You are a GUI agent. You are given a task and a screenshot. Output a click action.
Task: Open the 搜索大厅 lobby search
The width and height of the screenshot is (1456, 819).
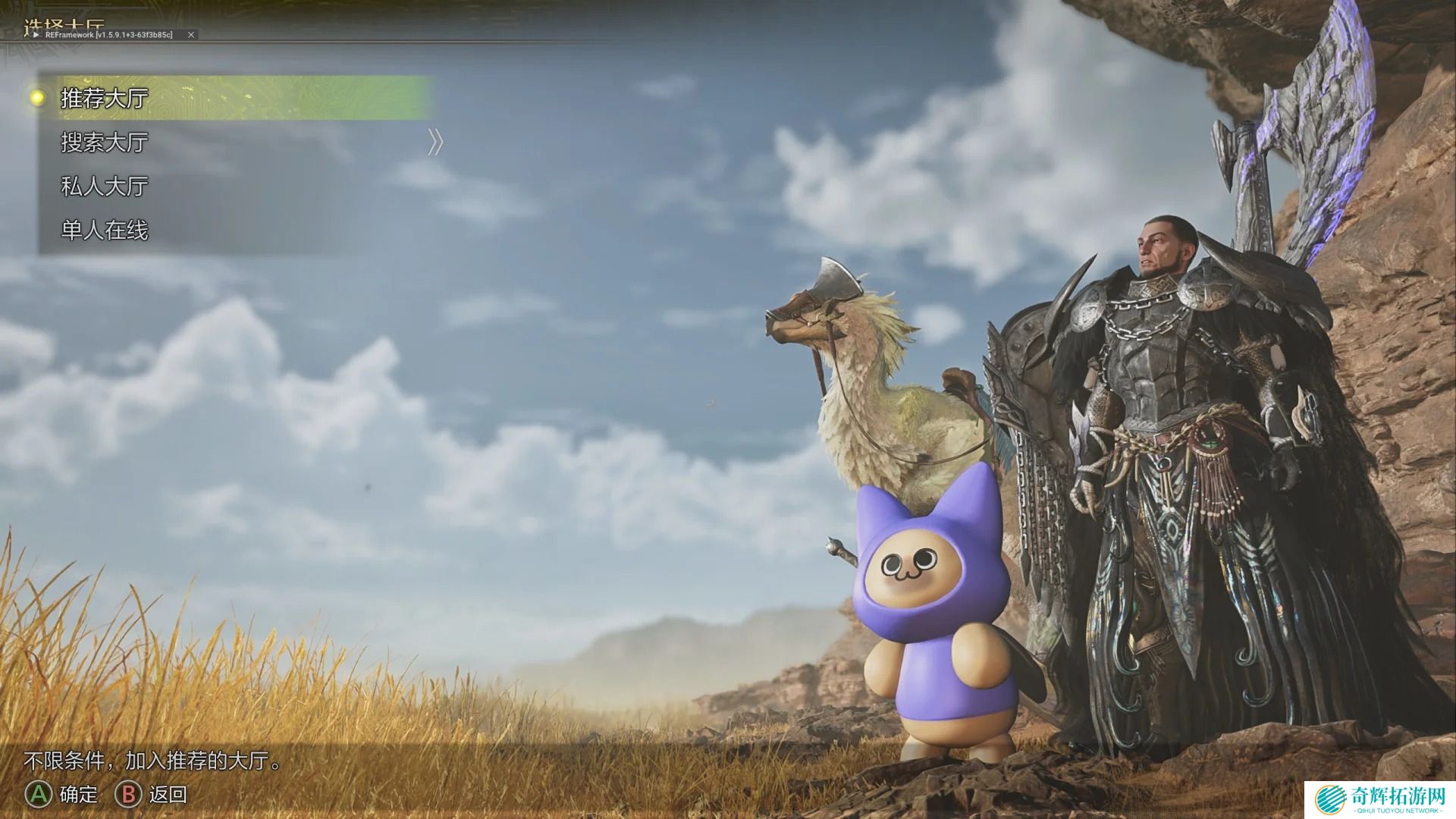click(x=105, y=143)
